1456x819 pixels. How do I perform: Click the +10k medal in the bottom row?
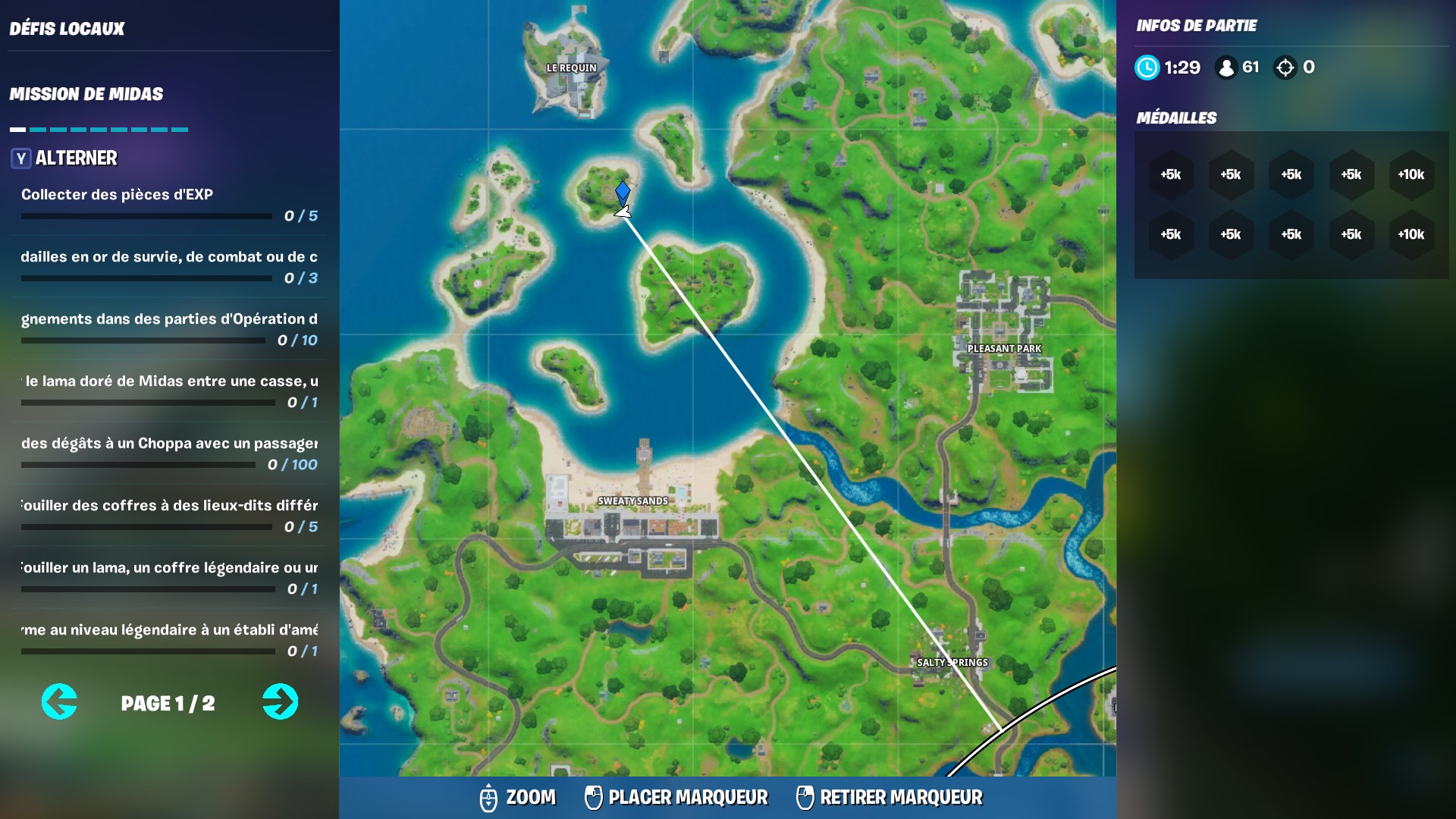(x=1411, y=235)
